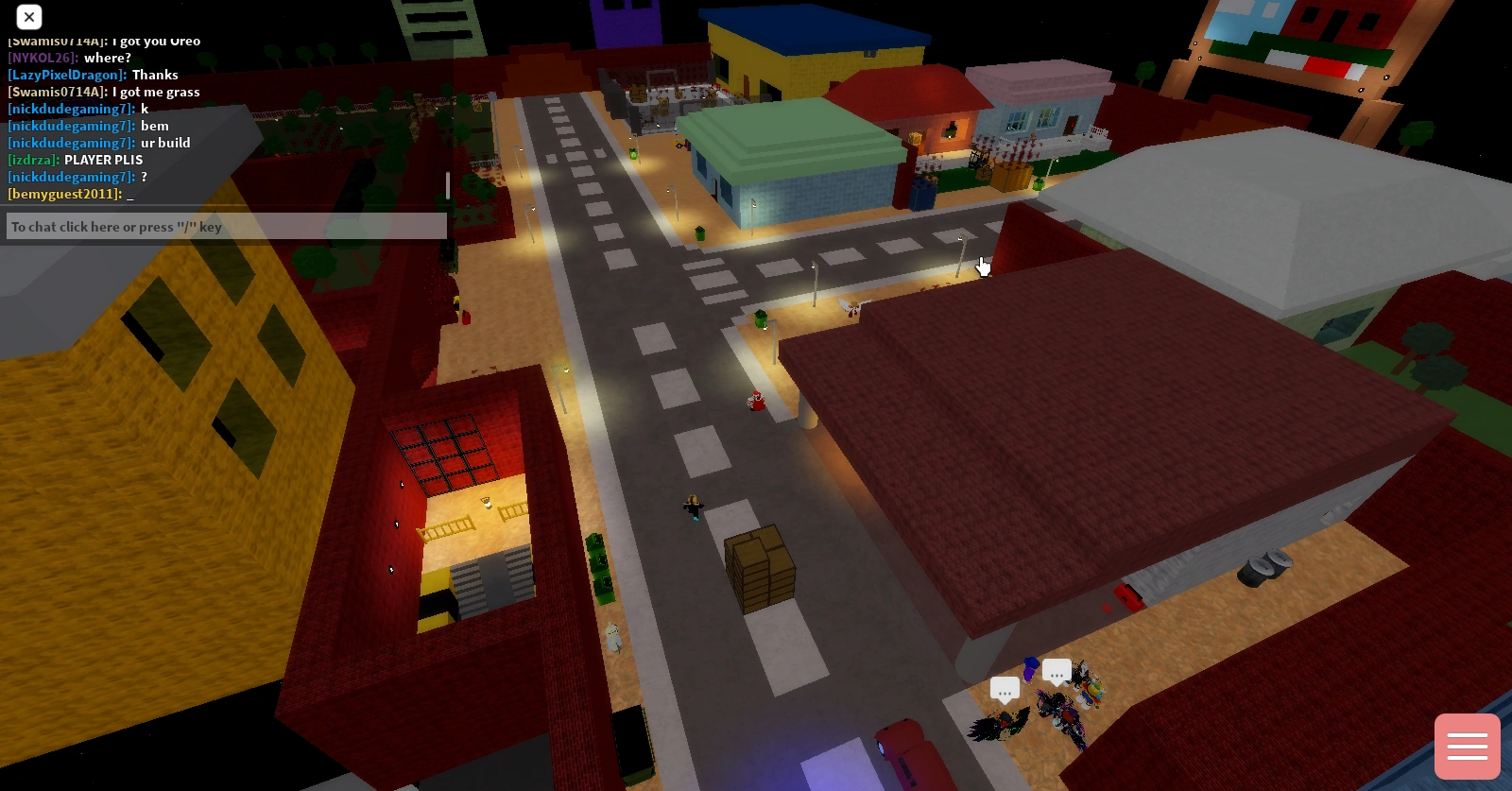Screen dimensions: 1512x791
Task: Click the left typing-indicator chat bubble
Action: coord(1005,689)
